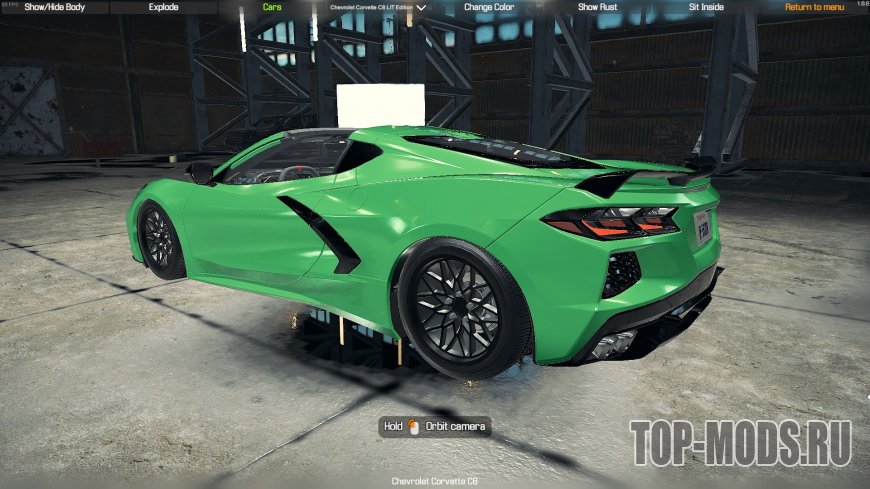
Task: Open the Chevrolet Corvette C8 edition dropdown
Action: click(x=377, y=7)
